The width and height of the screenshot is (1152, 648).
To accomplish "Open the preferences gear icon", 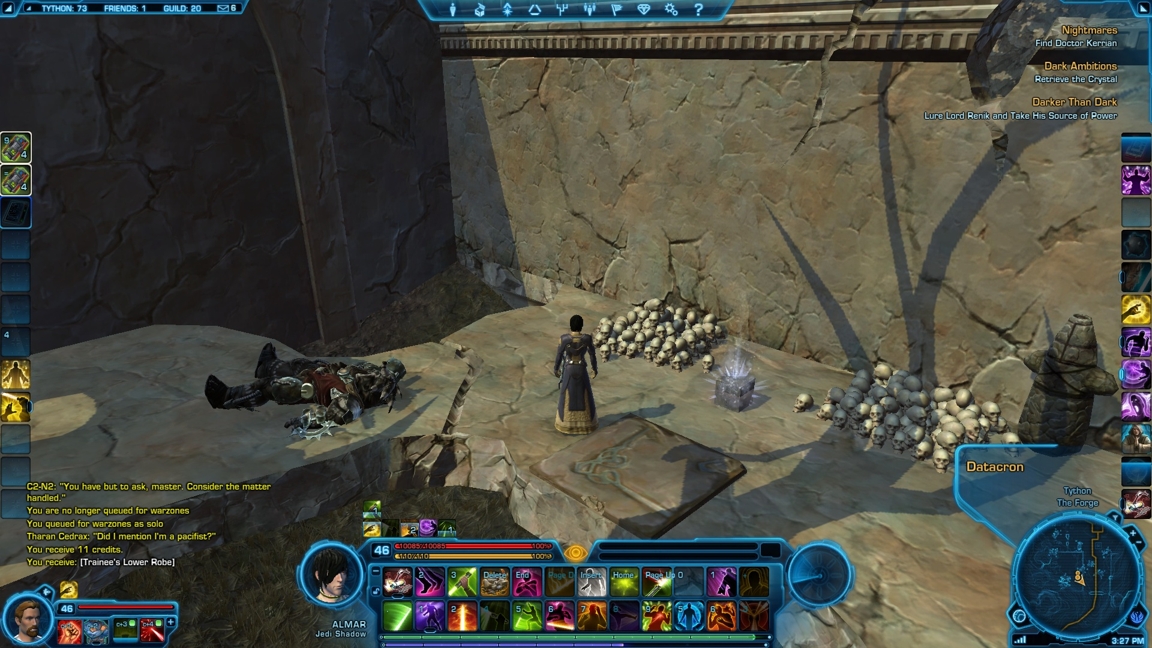I will [x=671, y=9].
